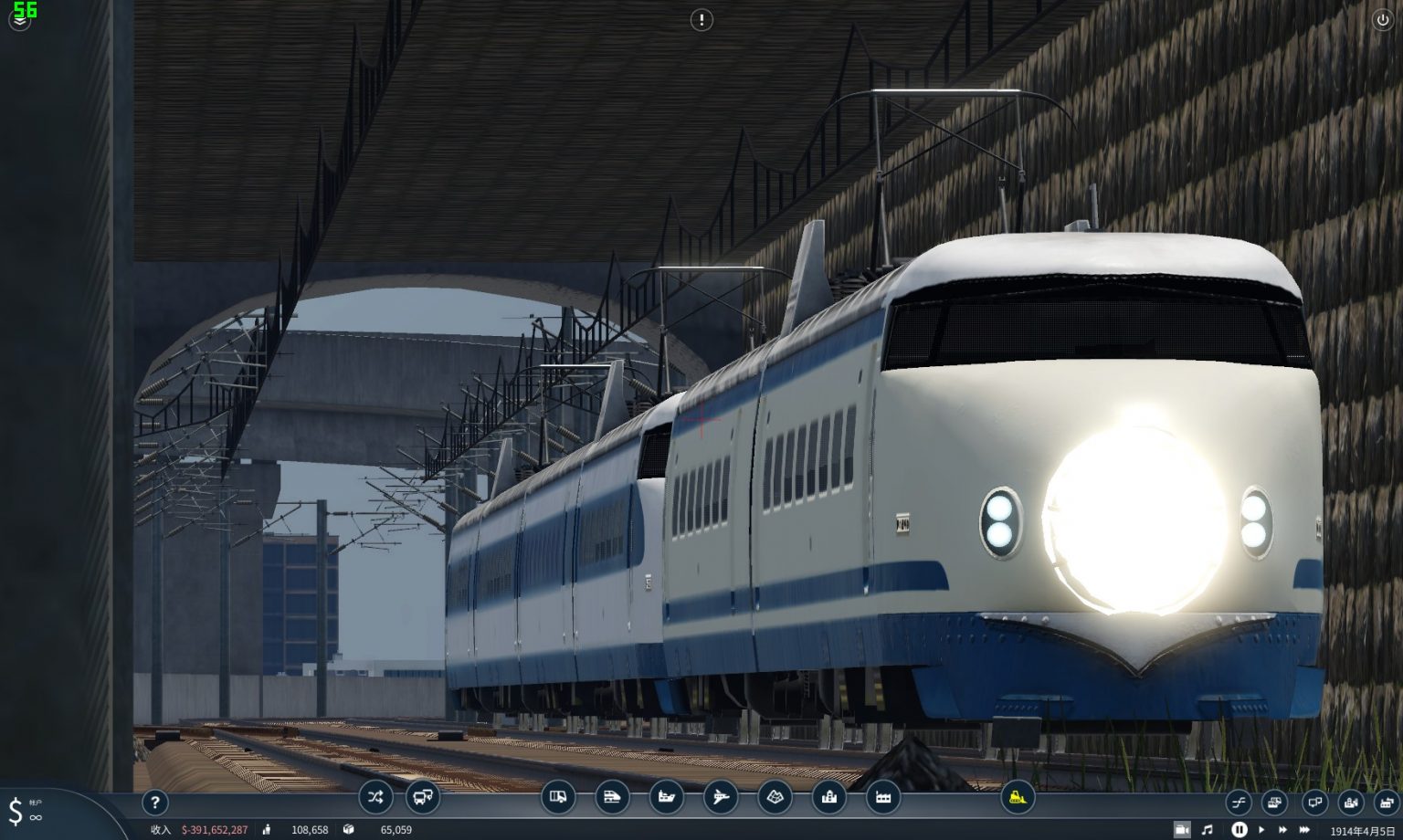The width and height of the screenshot is (1403, 840).
Task: Open the aircraft transport menu
Action: coord(723,797)
